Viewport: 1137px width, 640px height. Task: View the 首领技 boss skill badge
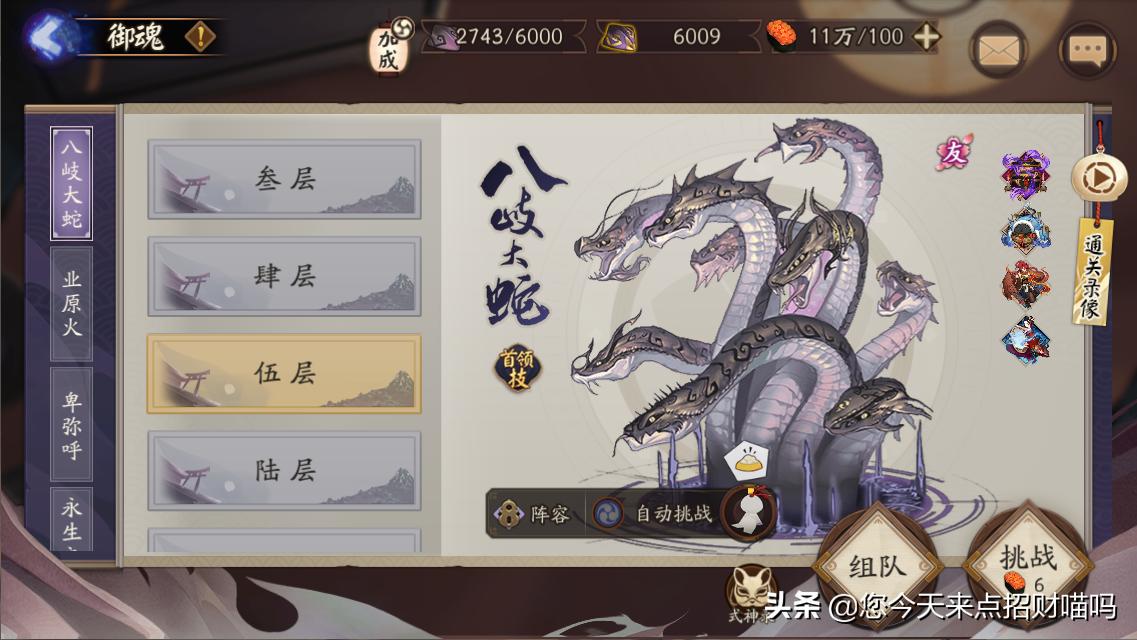point(518,367)
